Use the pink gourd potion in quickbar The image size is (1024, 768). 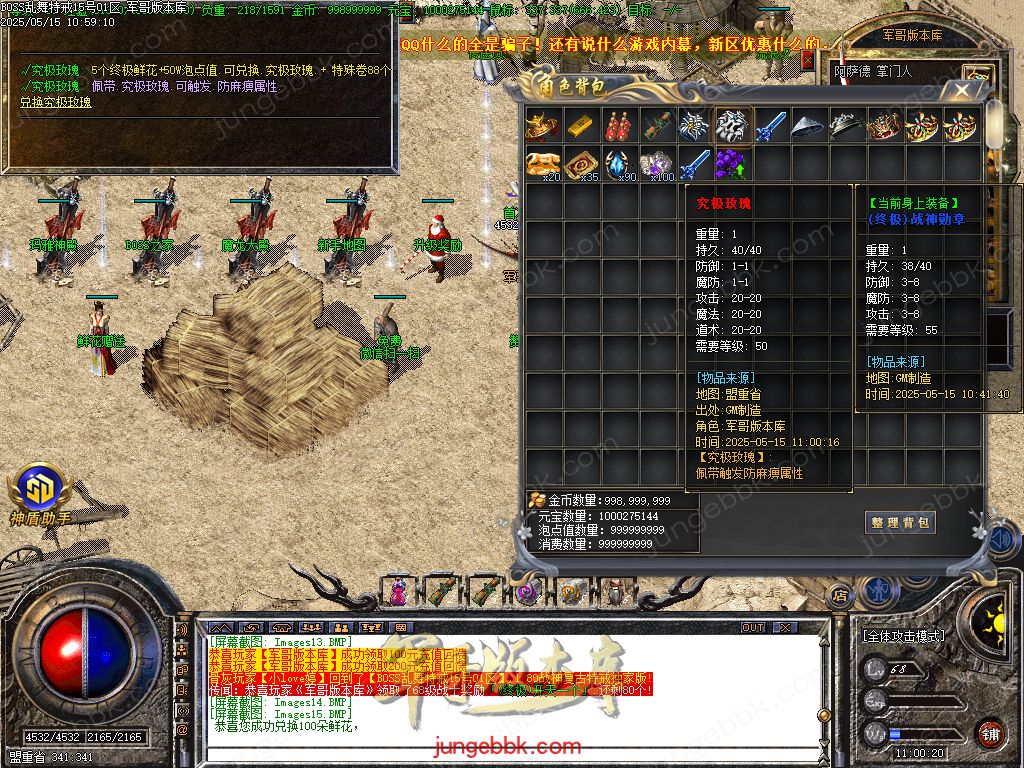(x=400, y=591)
